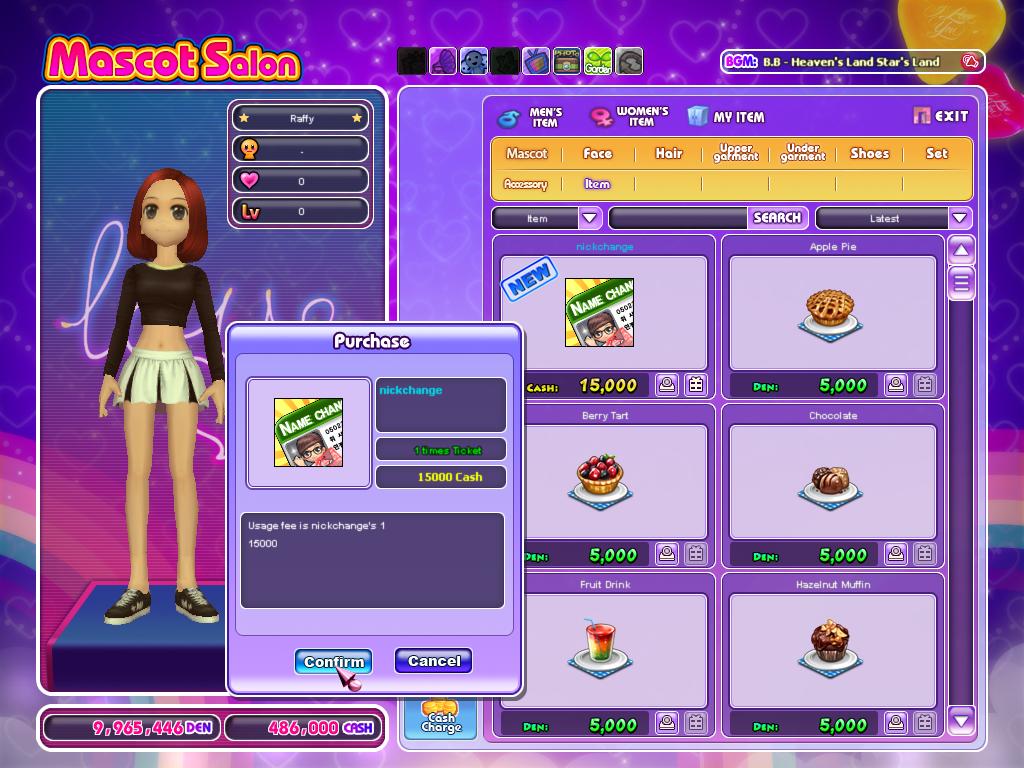Screen dimensions: 1024x768
Task: Select the Mascot category
Action: tap(526, 153)
